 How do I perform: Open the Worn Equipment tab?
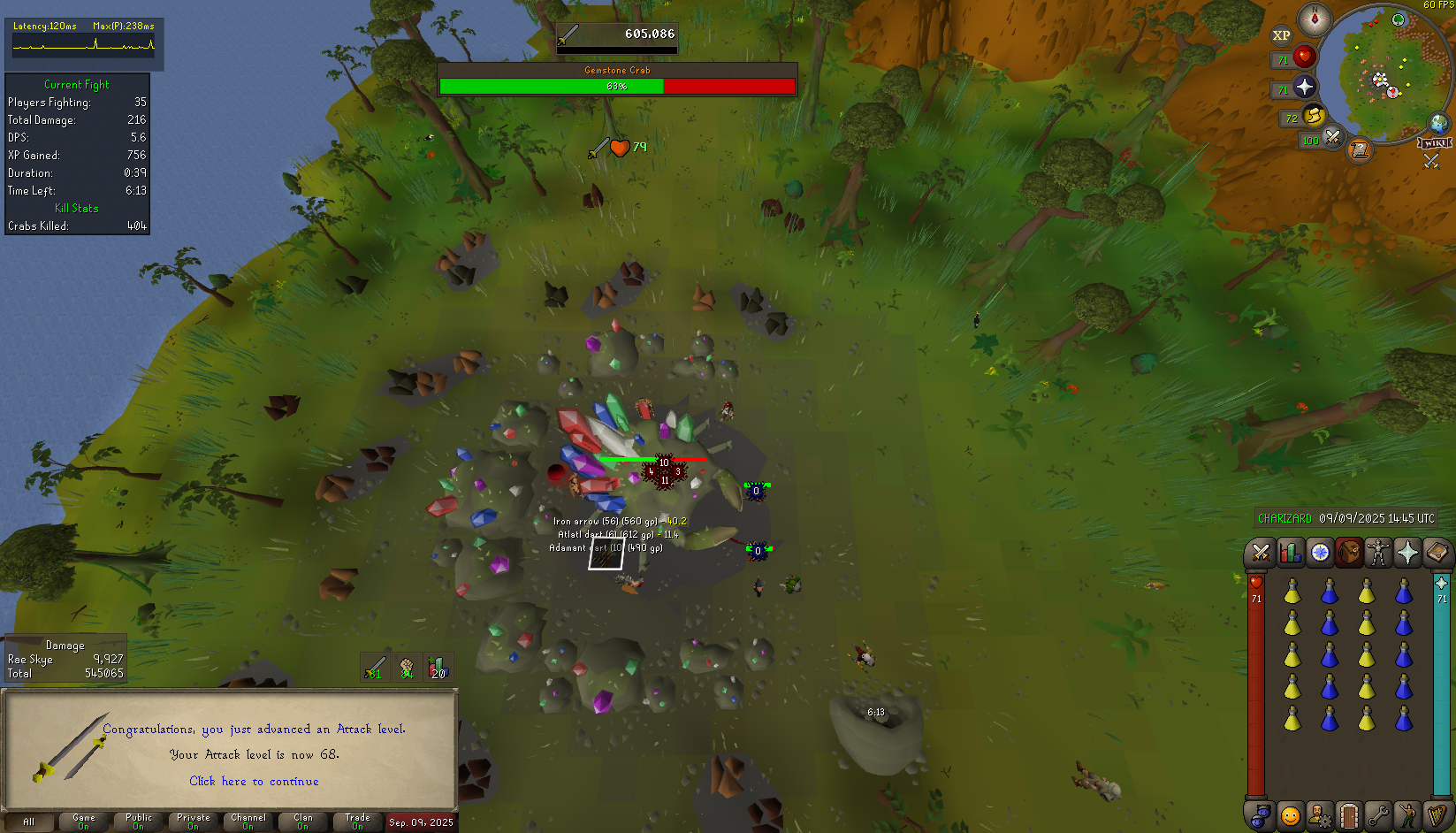(x=1378, y=553)
